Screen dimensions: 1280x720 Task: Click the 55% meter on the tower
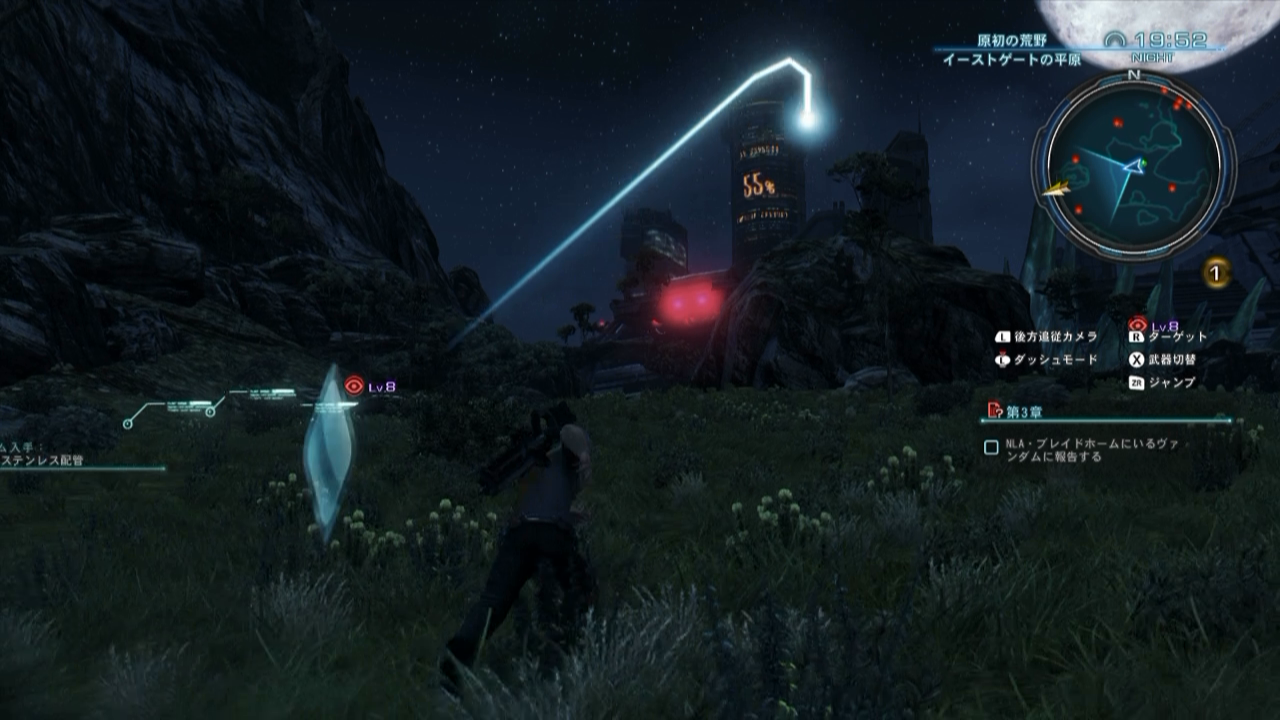[x=760, y=186]
